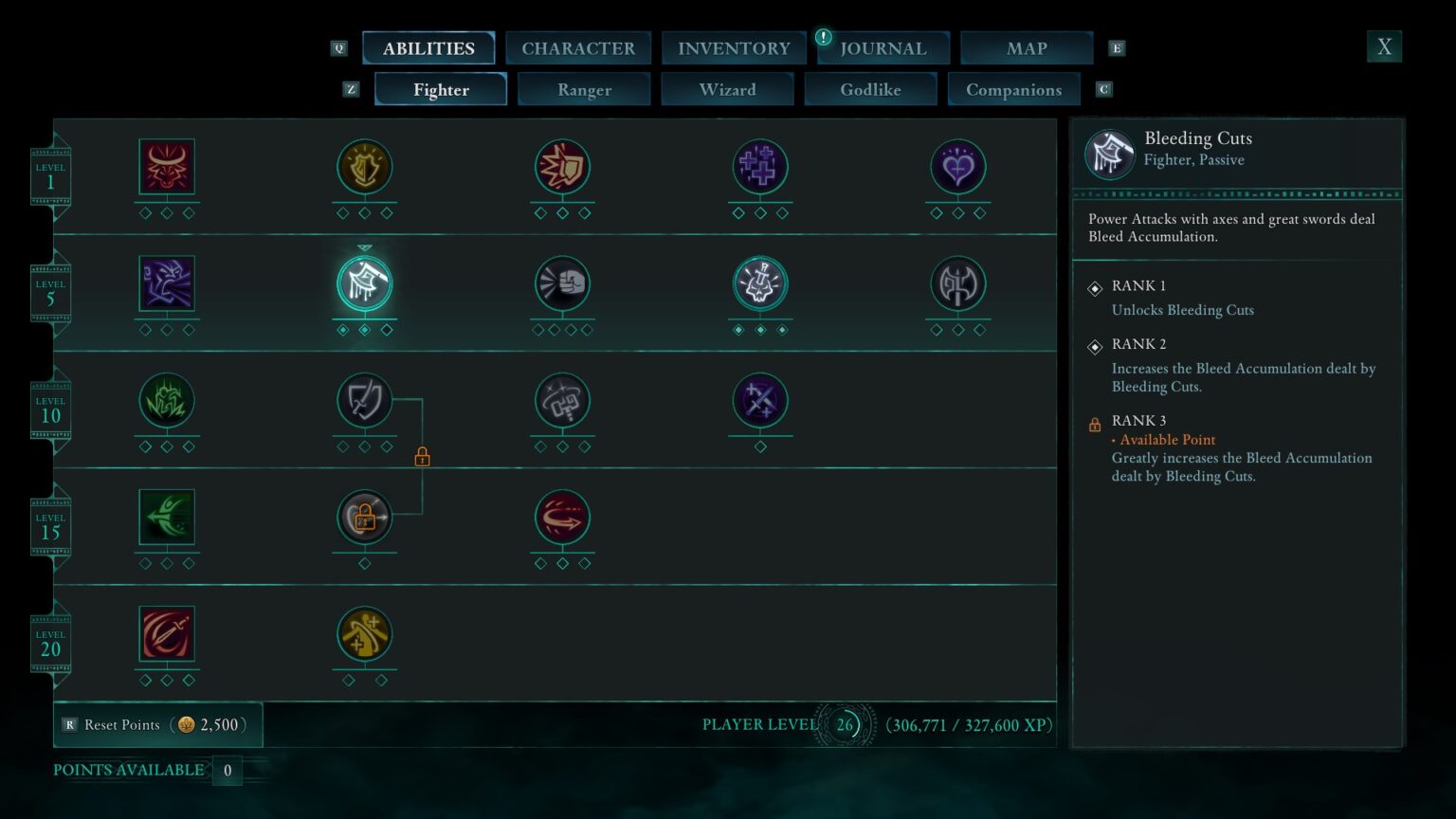The height and width of the screenshot is (819, 1456).
Task: Click the purple heart ability icon
Action: (x=957, y=168)
